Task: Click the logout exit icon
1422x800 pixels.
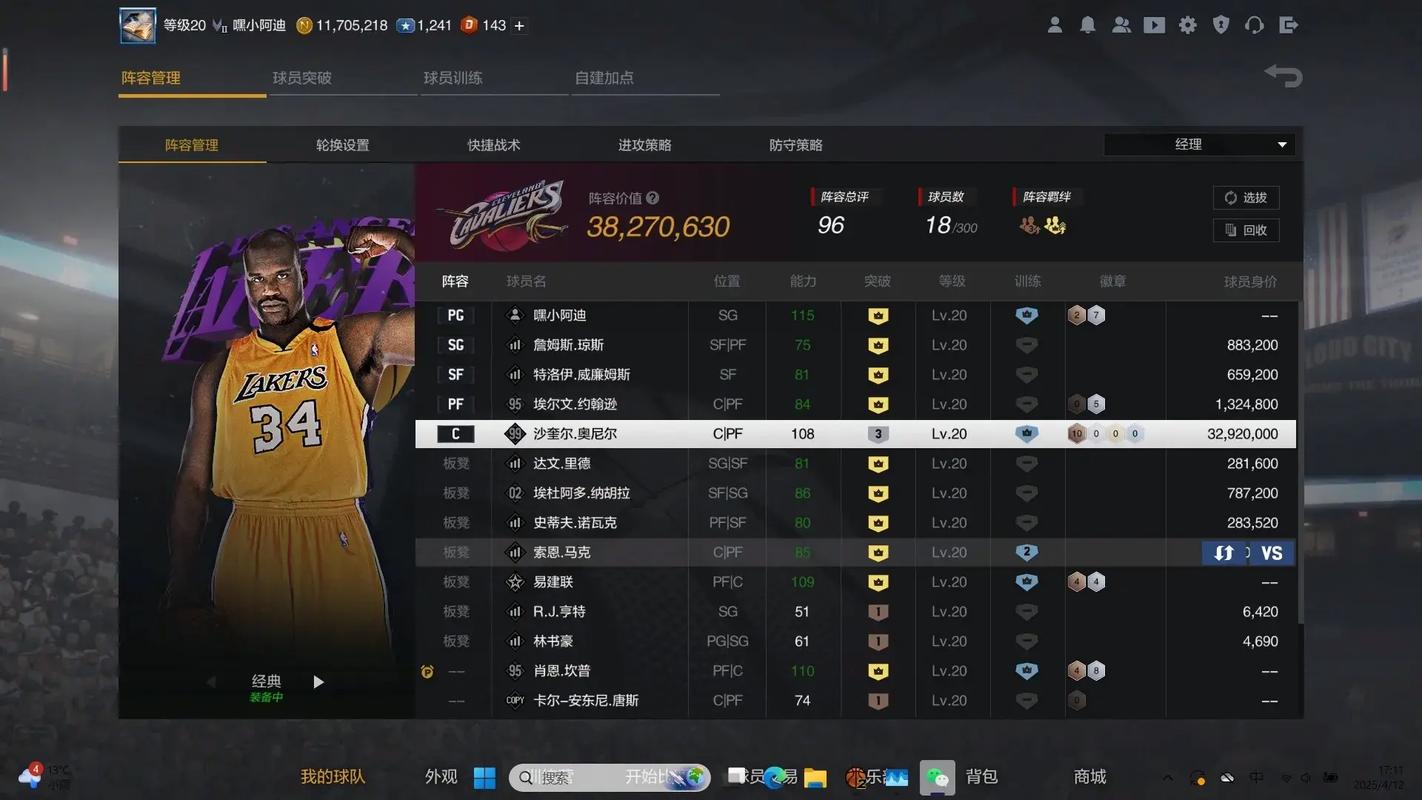Action: [1288, 24]
